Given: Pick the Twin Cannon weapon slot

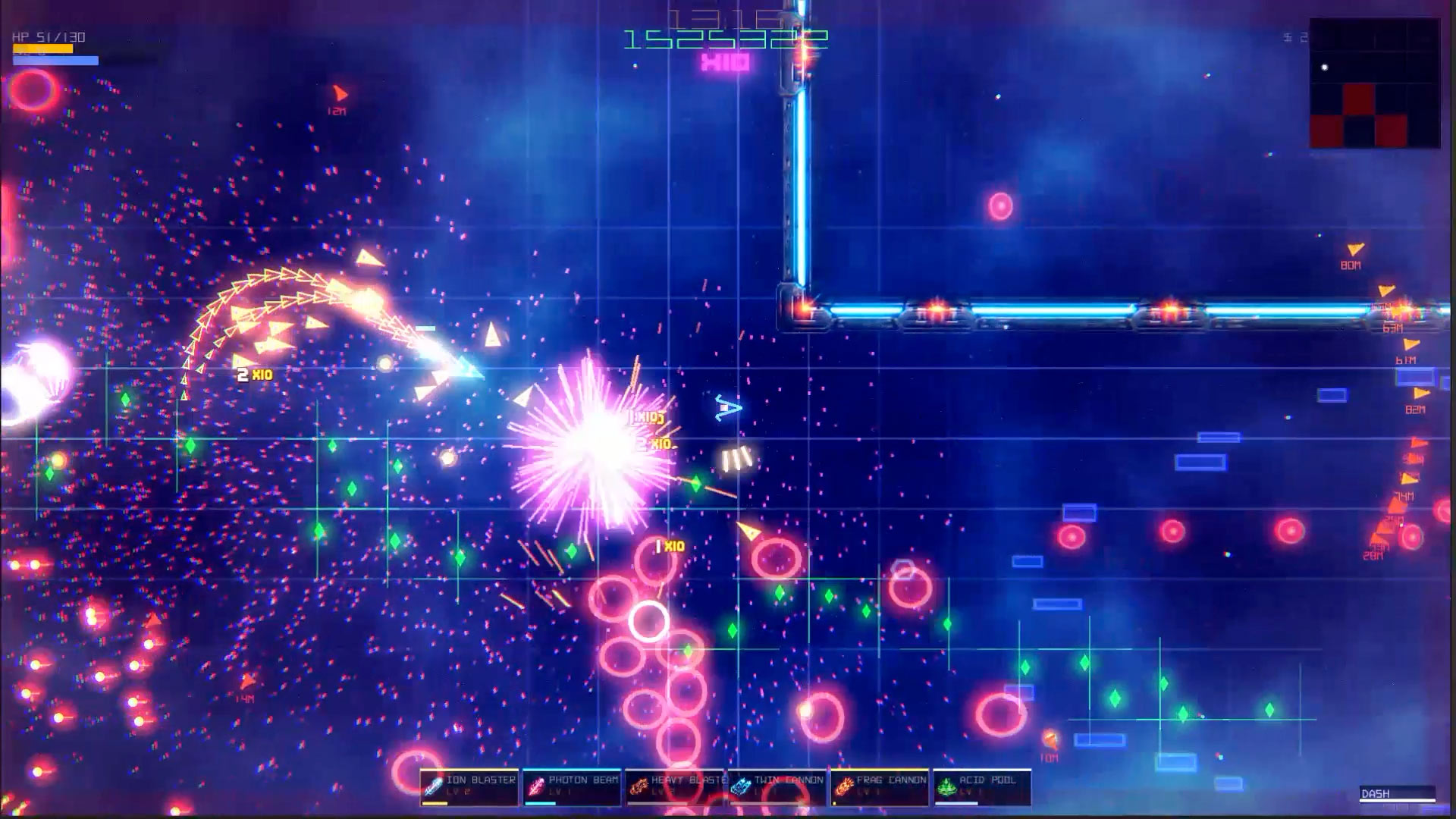Looking at the screenshot, I should (777, 787).
